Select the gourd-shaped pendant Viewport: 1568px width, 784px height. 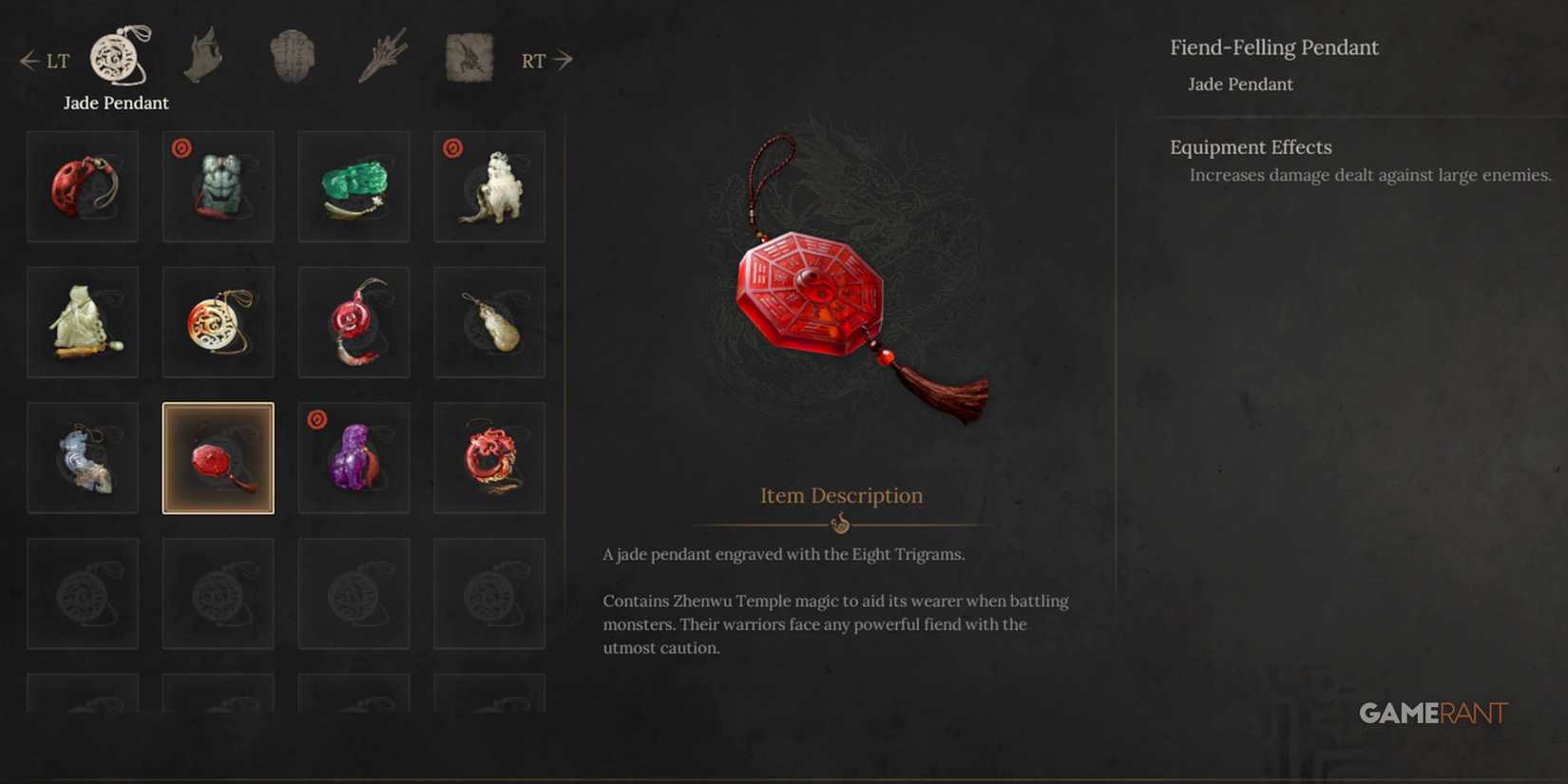click(488, 321)
